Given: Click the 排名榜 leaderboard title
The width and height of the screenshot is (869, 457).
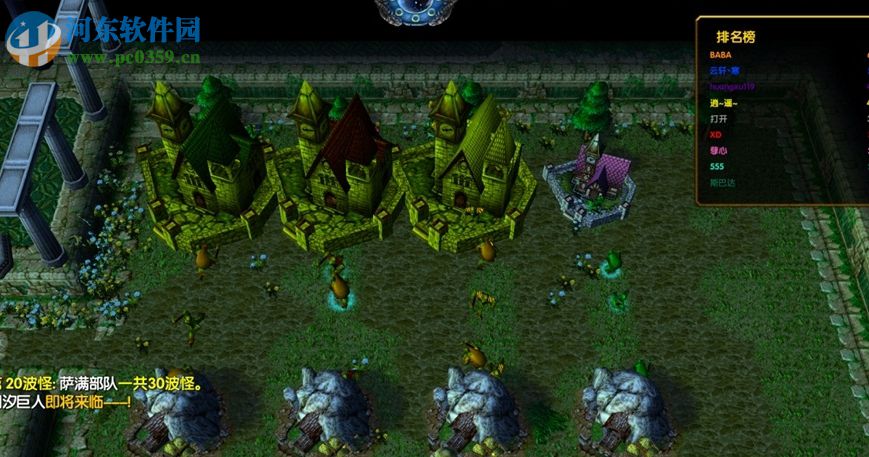Looking at the screenshot, I should click(735, 36).
